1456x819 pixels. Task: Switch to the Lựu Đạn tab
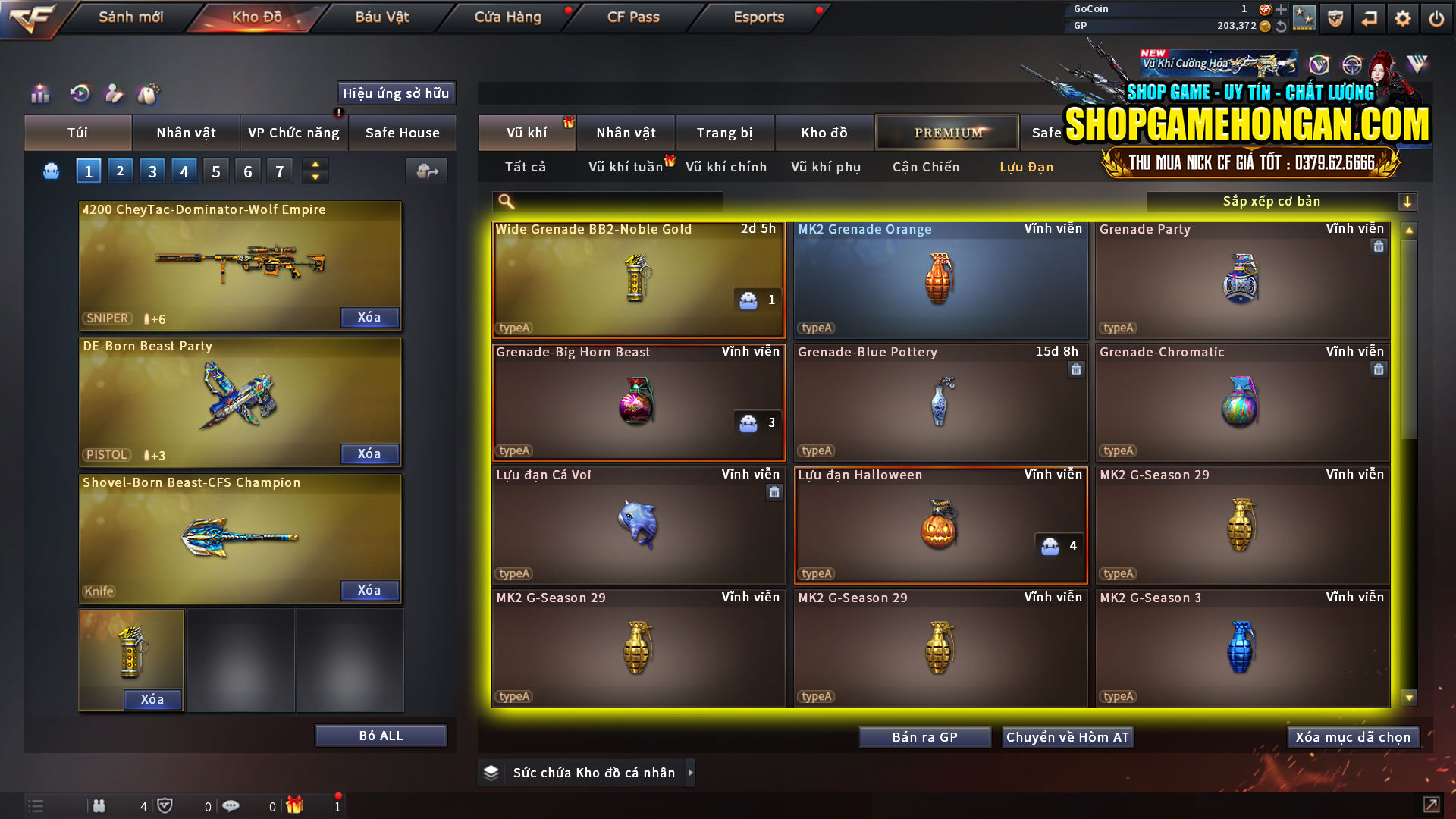[x=1025, y=167]
